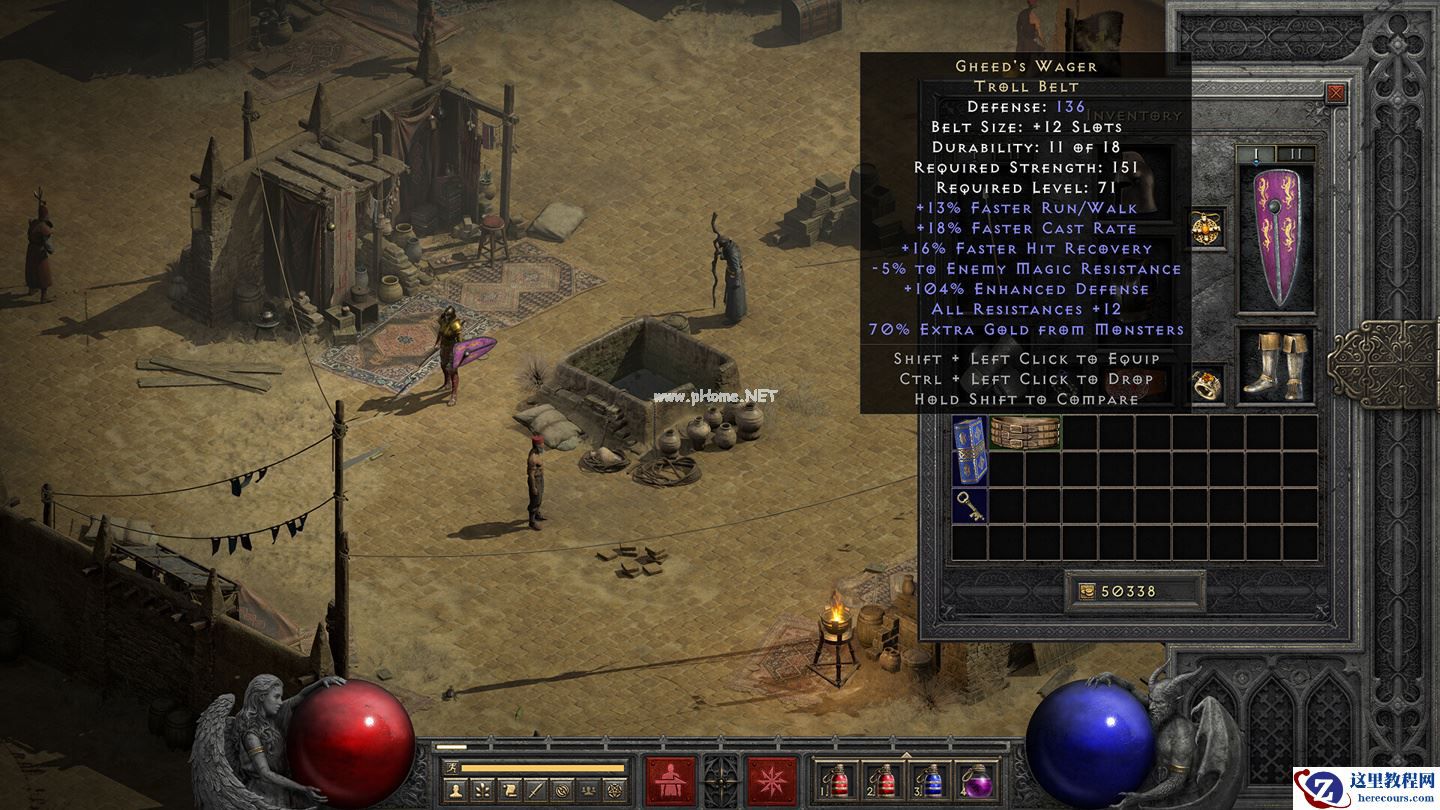
Task: Use the purple rejuvenation potion in slot 4
Action: pos(976,781)
